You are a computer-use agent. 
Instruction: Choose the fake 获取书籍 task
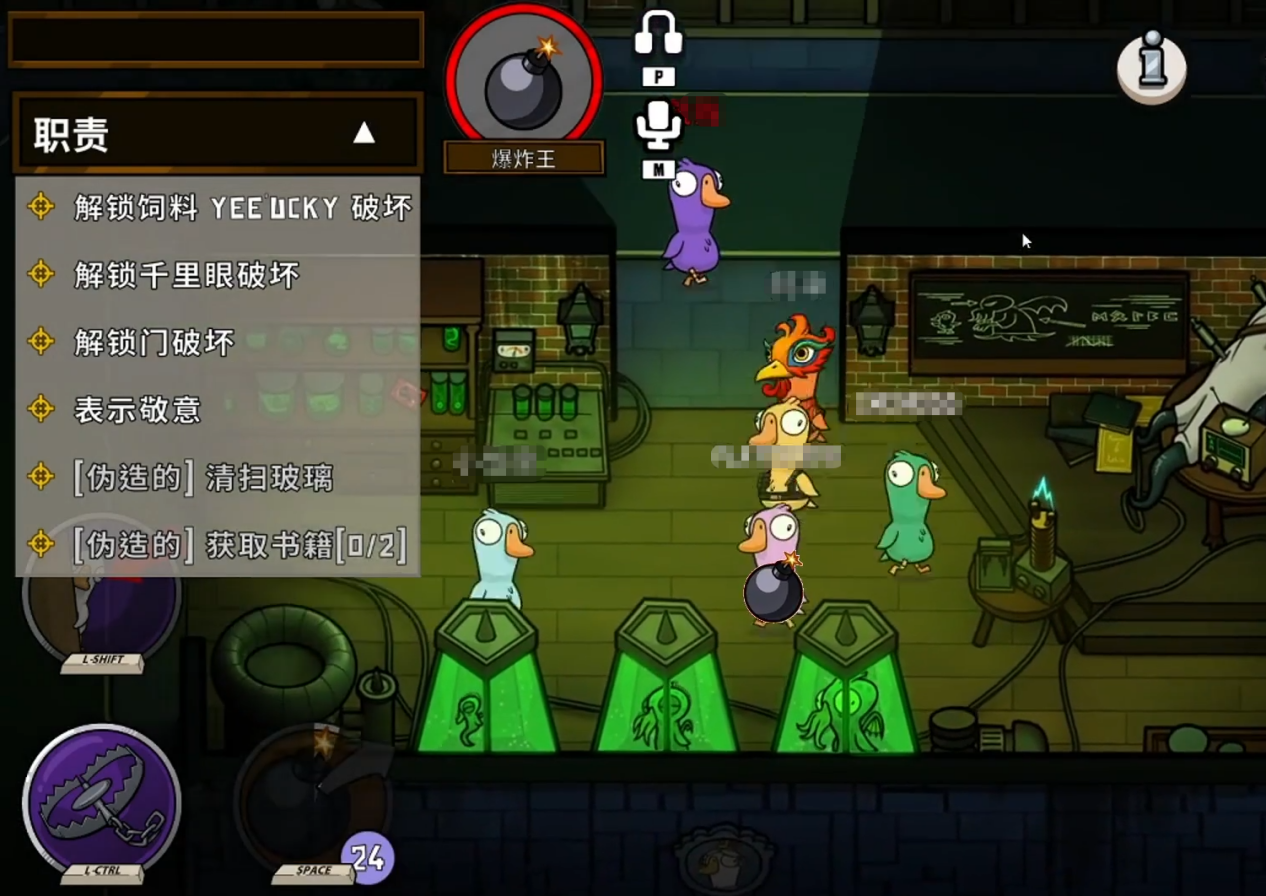[x=240, y=545]
